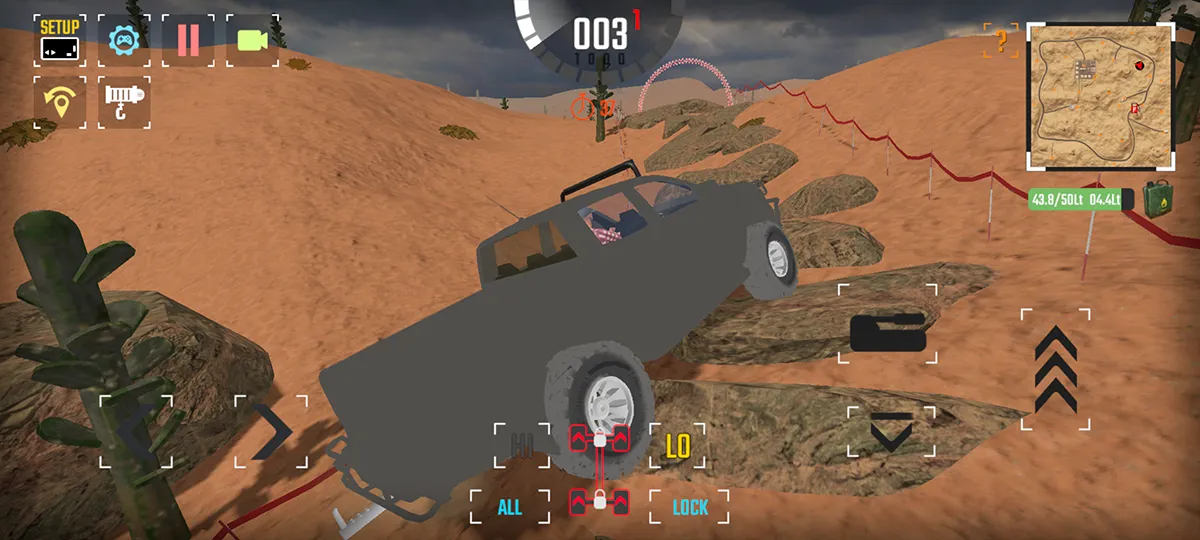Open the orange question mark help
This screenshot has width=1200, height=540.
click(1000, 42)
